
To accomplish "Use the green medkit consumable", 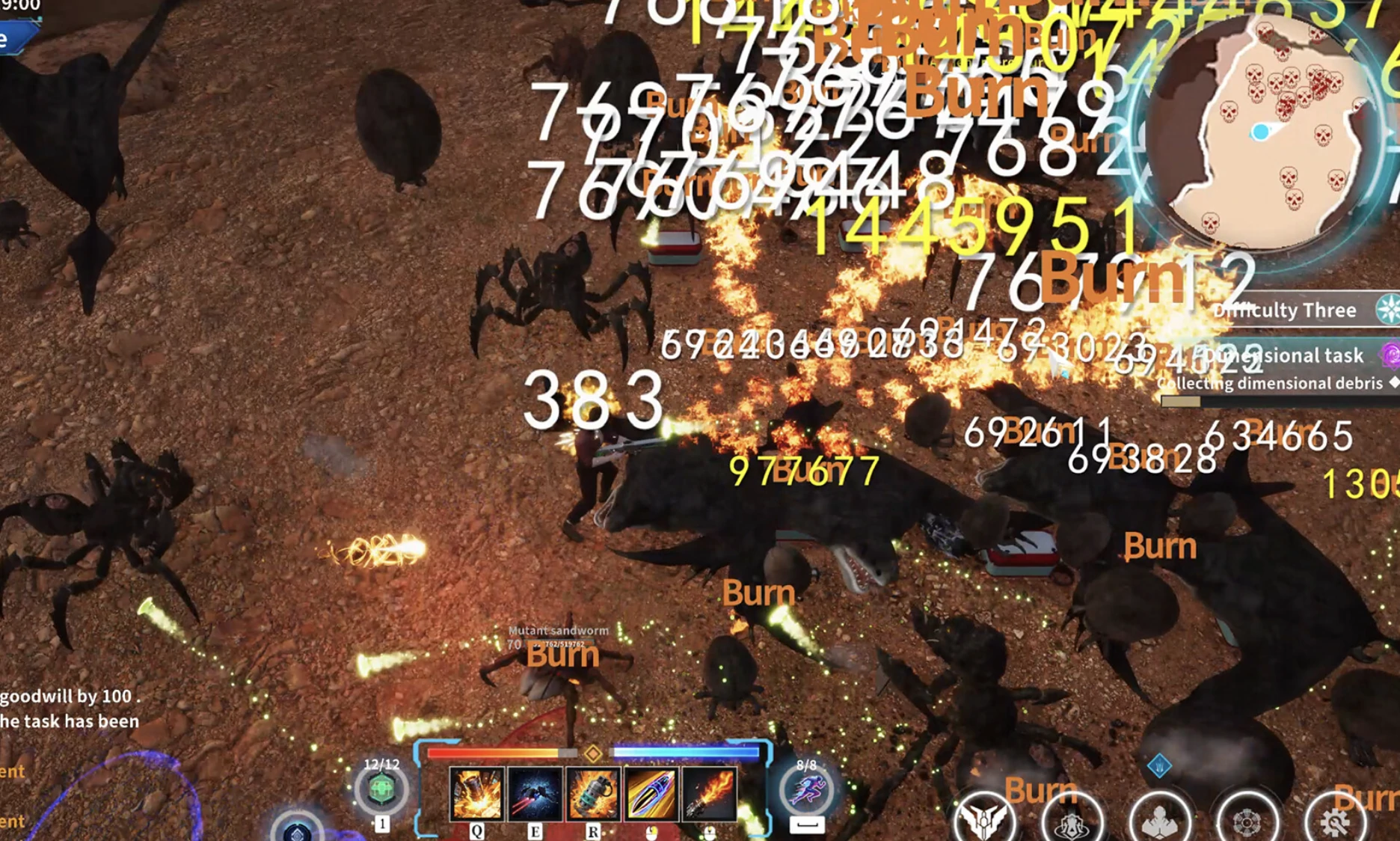I will pos(381,790).
